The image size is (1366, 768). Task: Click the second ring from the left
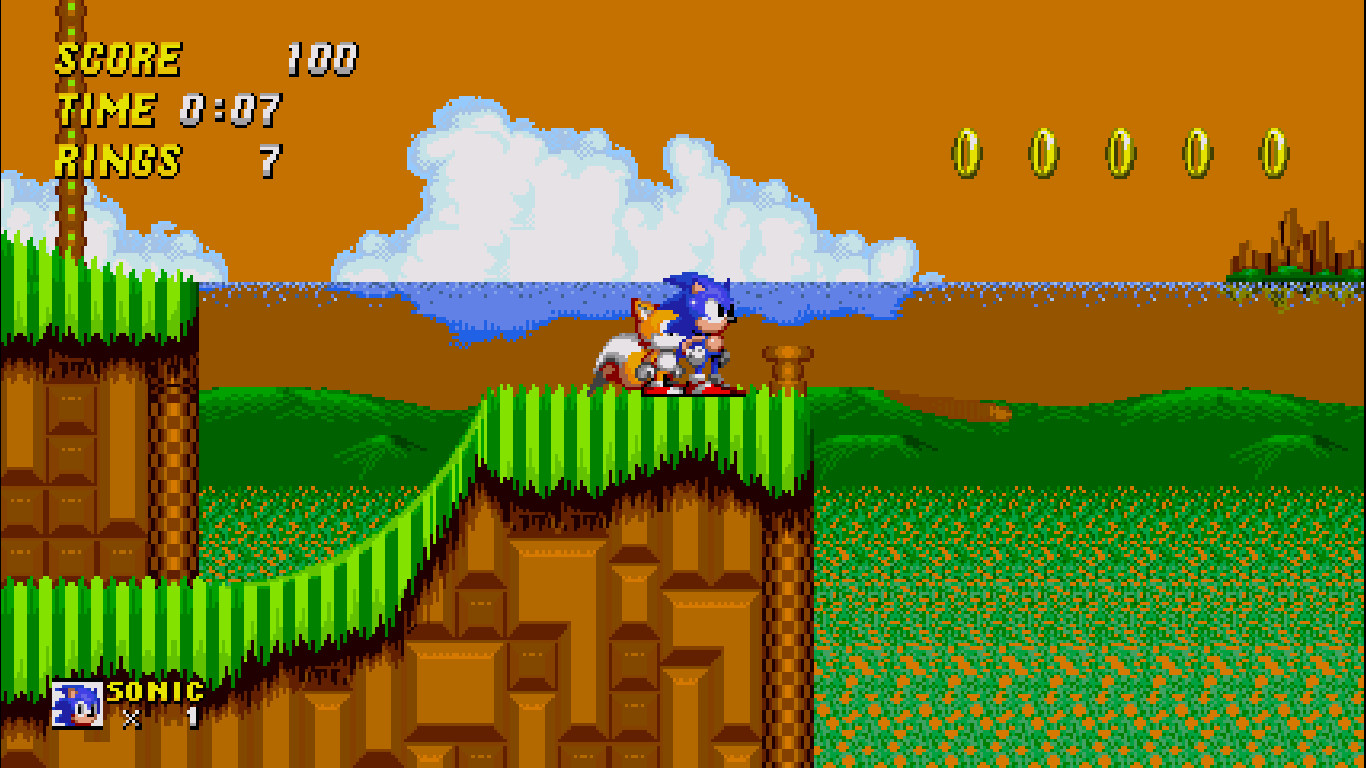(1045, 150)
